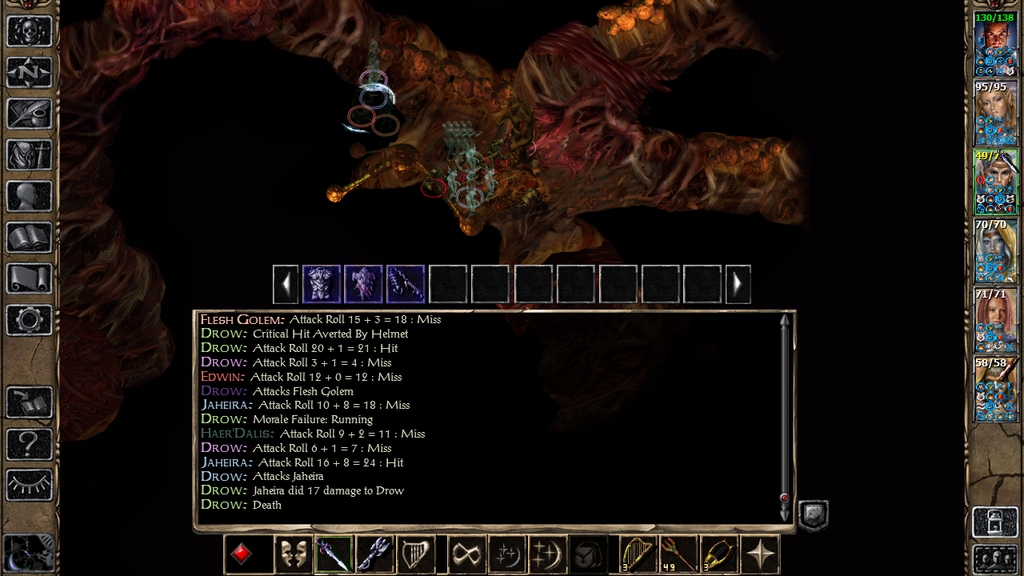Open the area map with the compass button
The image size is (1024, 576).
tap(29, 72)
